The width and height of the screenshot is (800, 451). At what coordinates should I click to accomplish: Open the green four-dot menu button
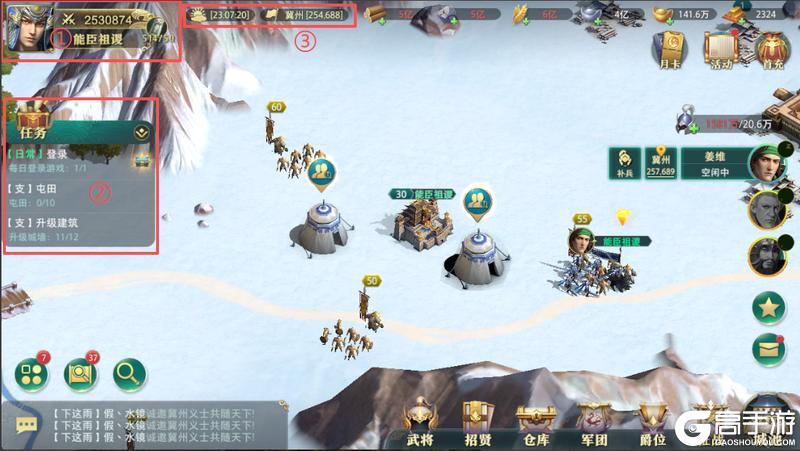pyautogui.click(x=32, y=374)
